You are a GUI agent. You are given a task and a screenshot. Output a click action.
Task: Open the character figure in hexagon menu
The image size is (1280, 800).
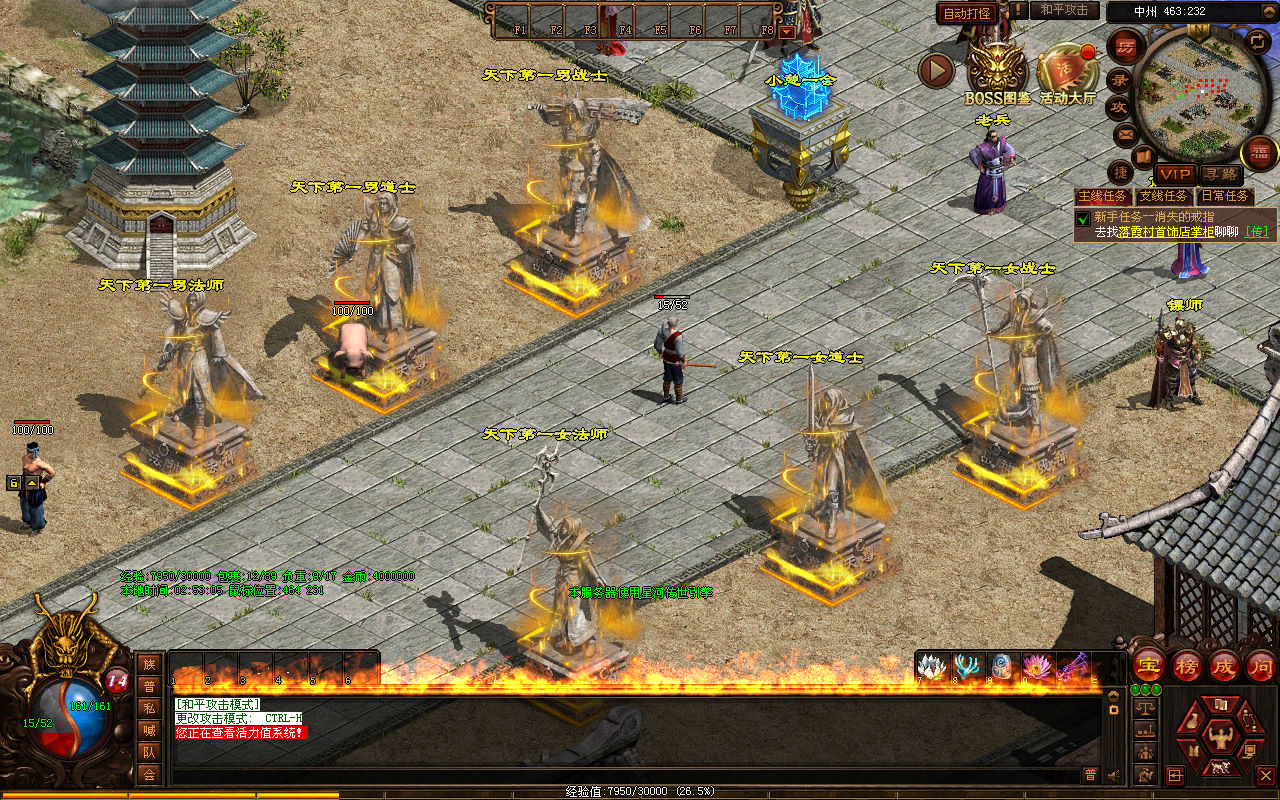click(x=1218, y=739)
